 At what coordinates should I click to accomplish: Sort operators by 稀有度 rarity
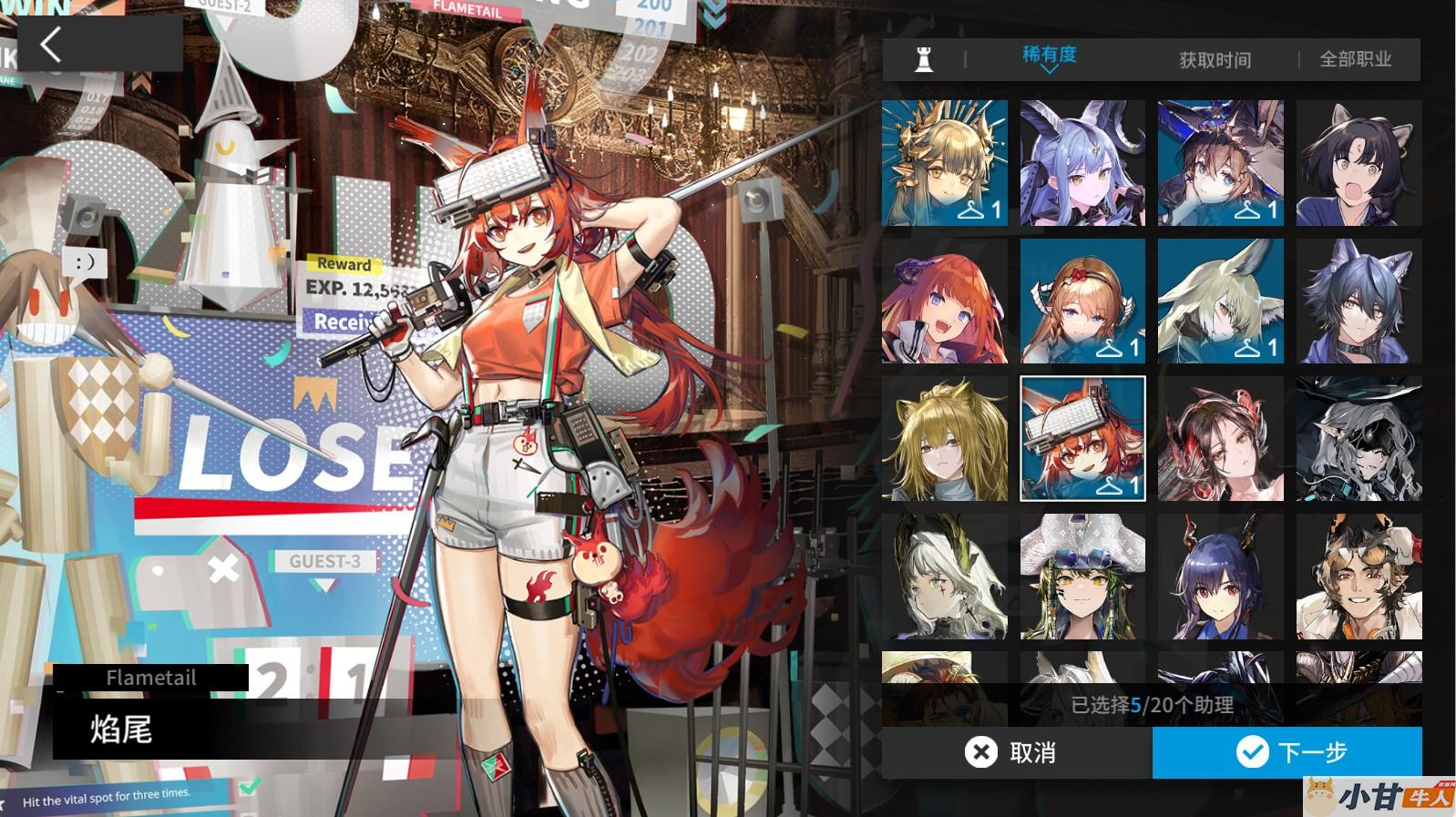pyautogui.click(x=1049, y=56)
